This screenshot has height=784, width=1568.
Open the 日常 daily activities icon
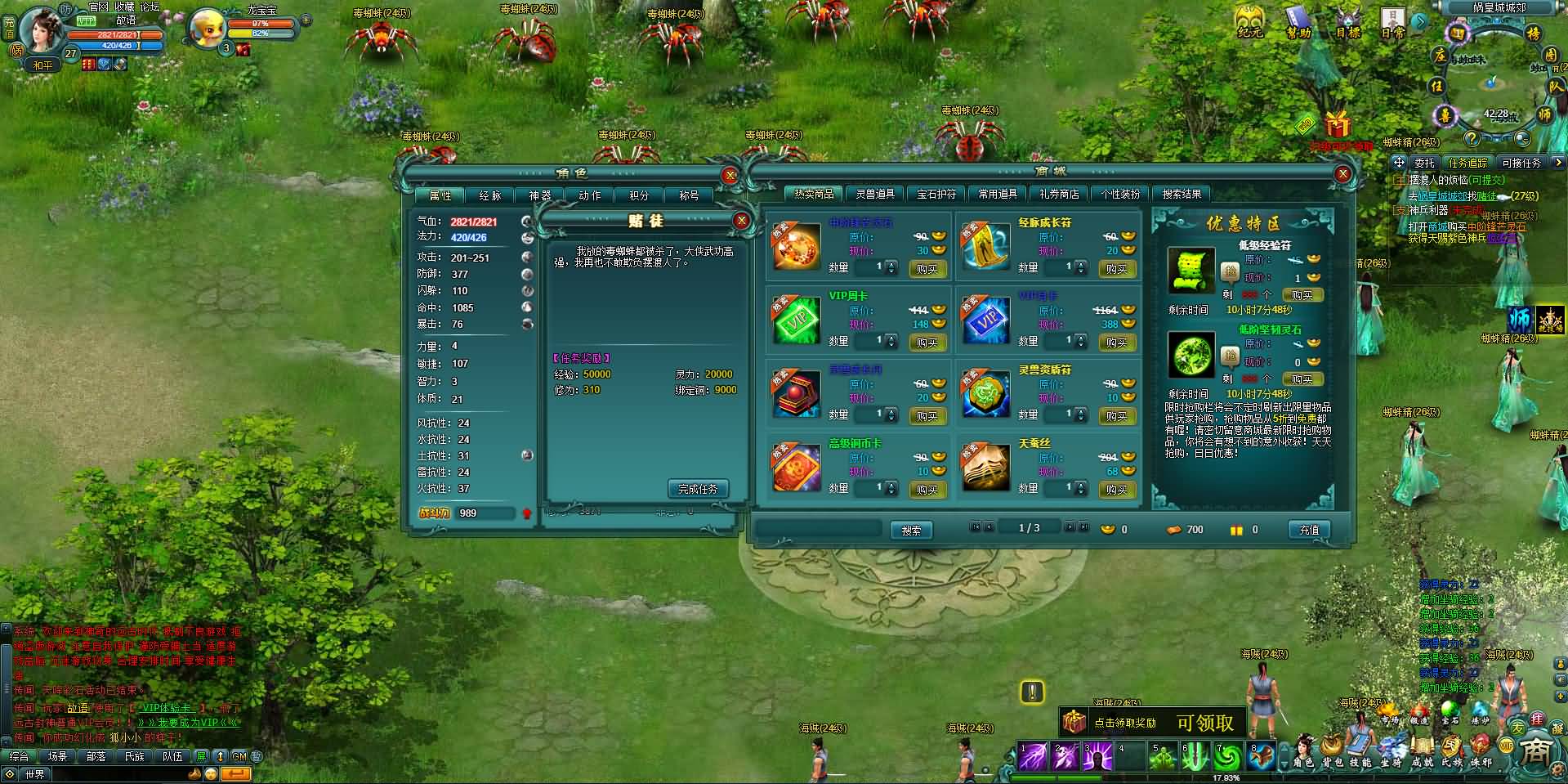tap(1392, 22)
